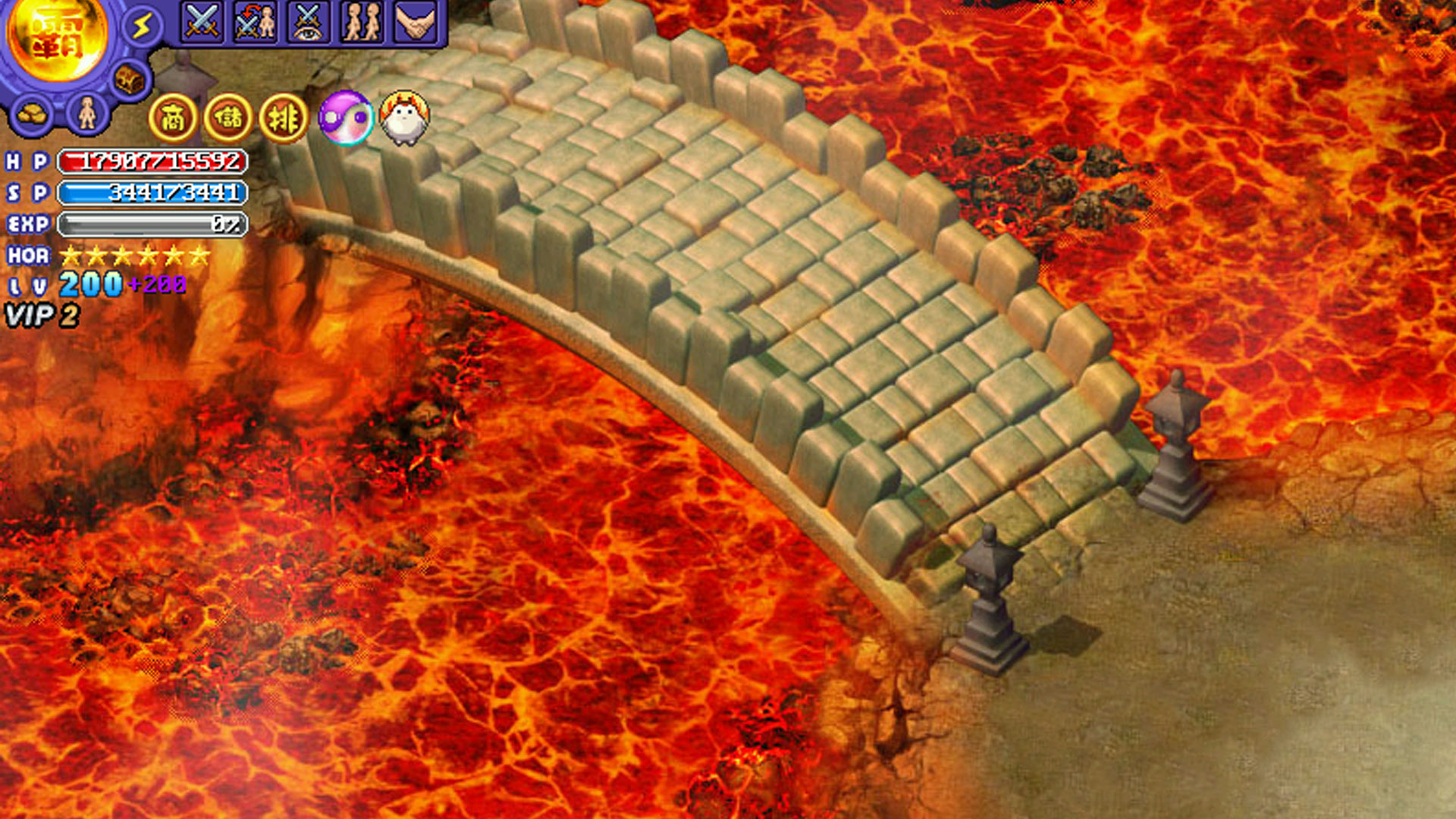The height and width of the screenshot is (819, 1456).
Task: Open the gold nuggets icon
Action: (32, 115)
